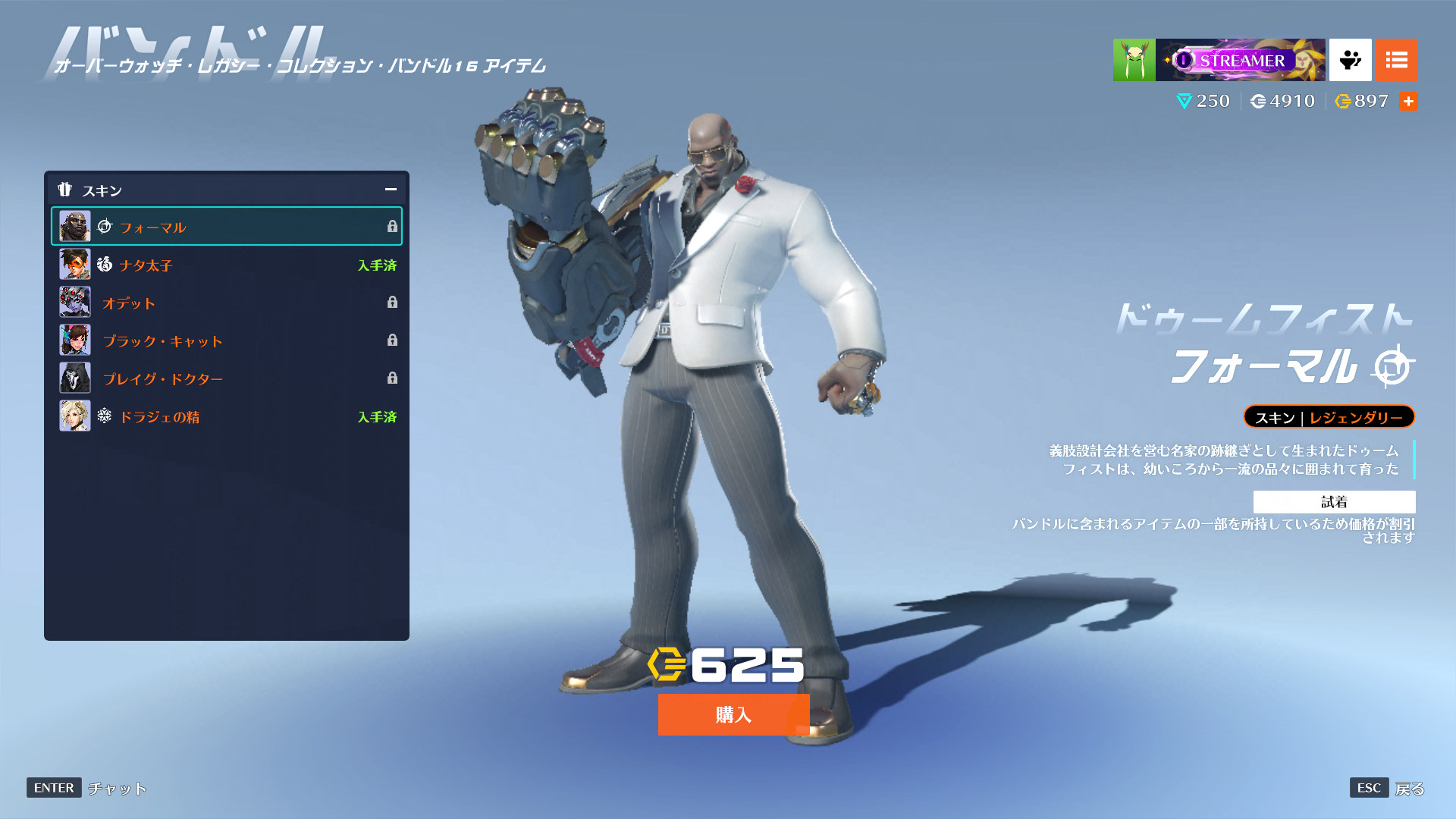Choose the ナタ太子 skin entry
The width and height of the screenshot is (1456, 819).
pyautogui.click(x=226, y=265)
